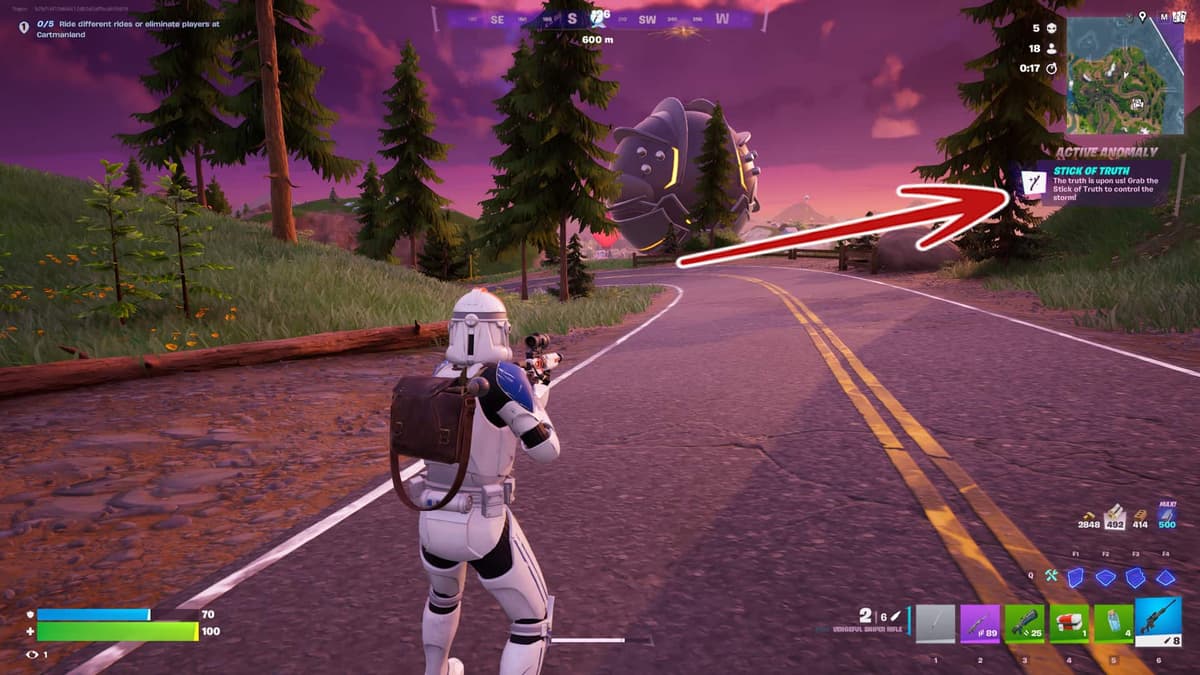This screenshot has height=675, width=1200.
Task: Choose the brick material with 414
Action: [1140, 517]
